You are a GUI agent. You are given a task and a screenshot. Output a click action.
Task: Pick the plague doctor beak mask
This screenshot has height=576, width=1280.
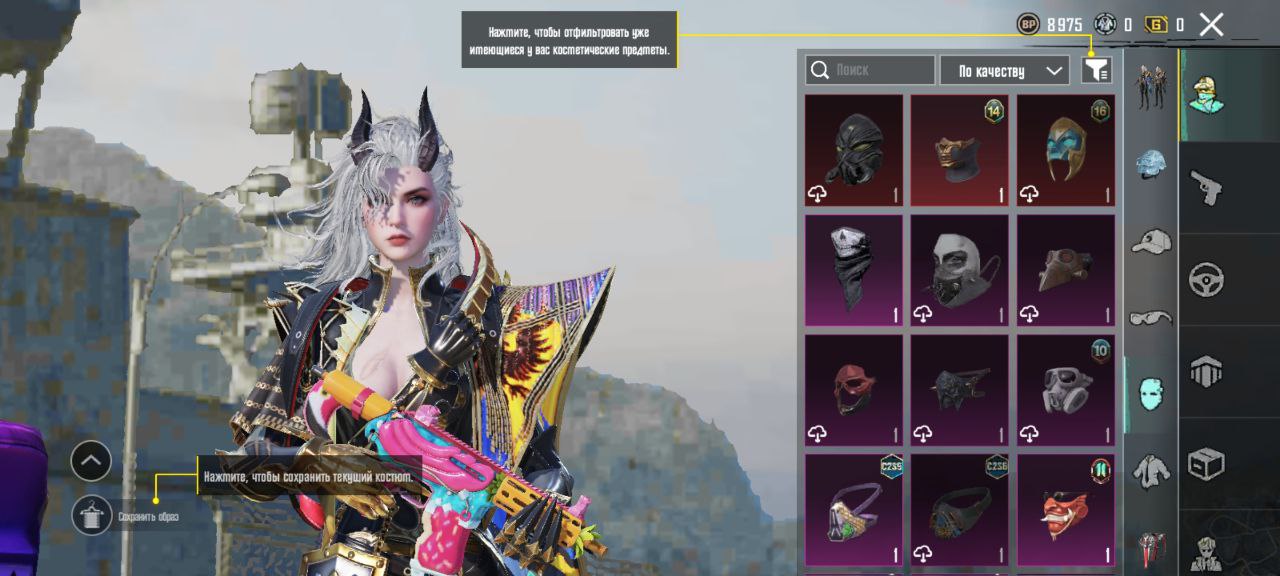pos(1066,270)
